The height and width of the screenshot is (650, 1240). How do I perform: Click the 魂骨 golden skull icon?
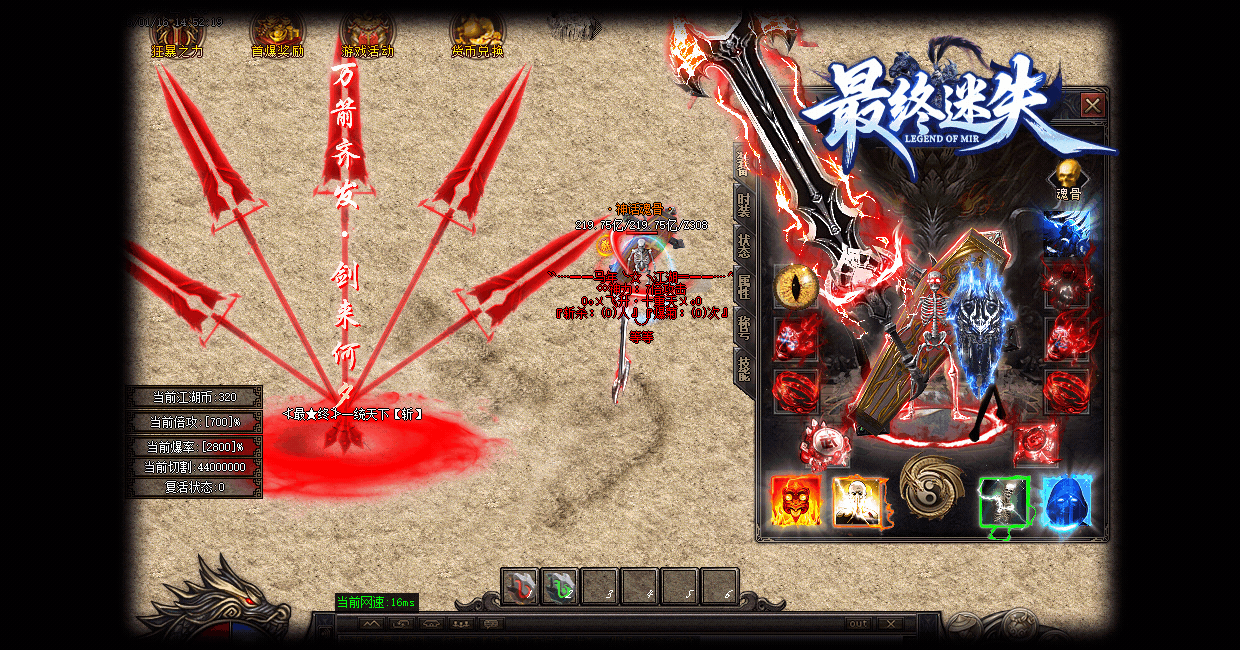click(x=1069, y=174)
